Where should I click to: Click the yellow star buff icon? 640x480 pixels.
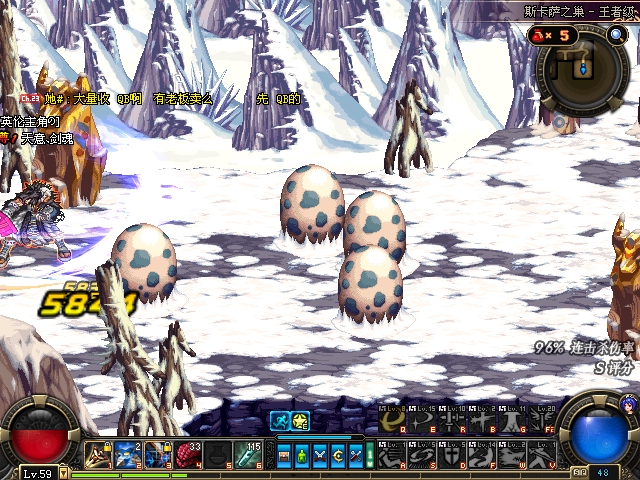[x=301, y=421]
